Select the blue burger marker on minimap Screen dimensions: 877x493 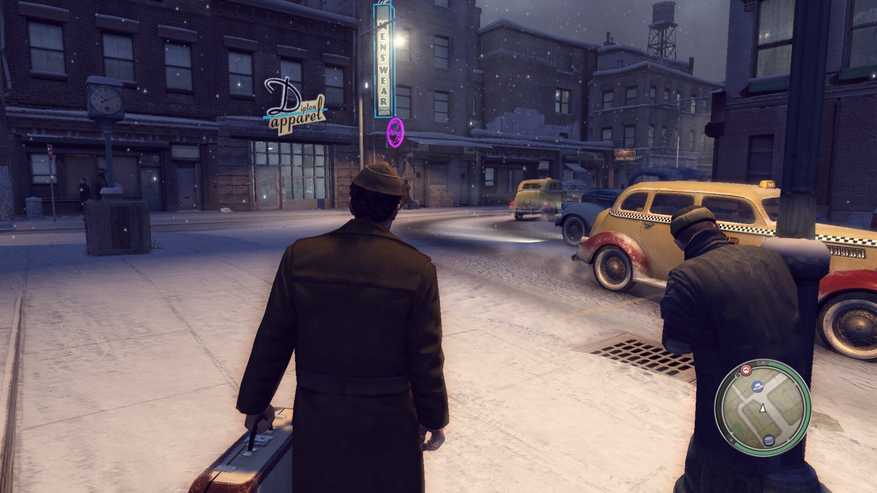[768, 440]
